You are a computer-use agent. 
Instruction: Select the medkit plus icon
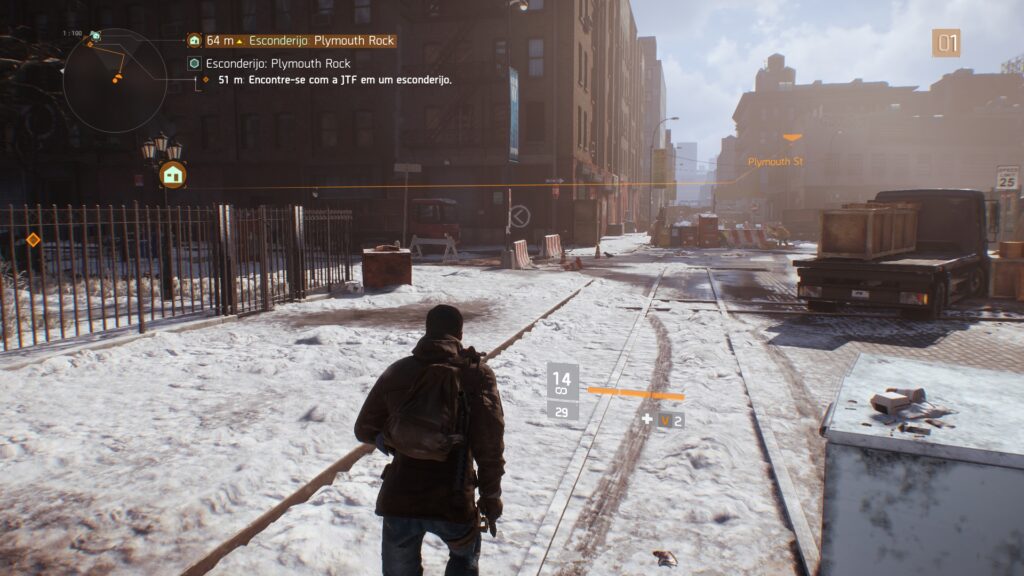pos(647,419)
